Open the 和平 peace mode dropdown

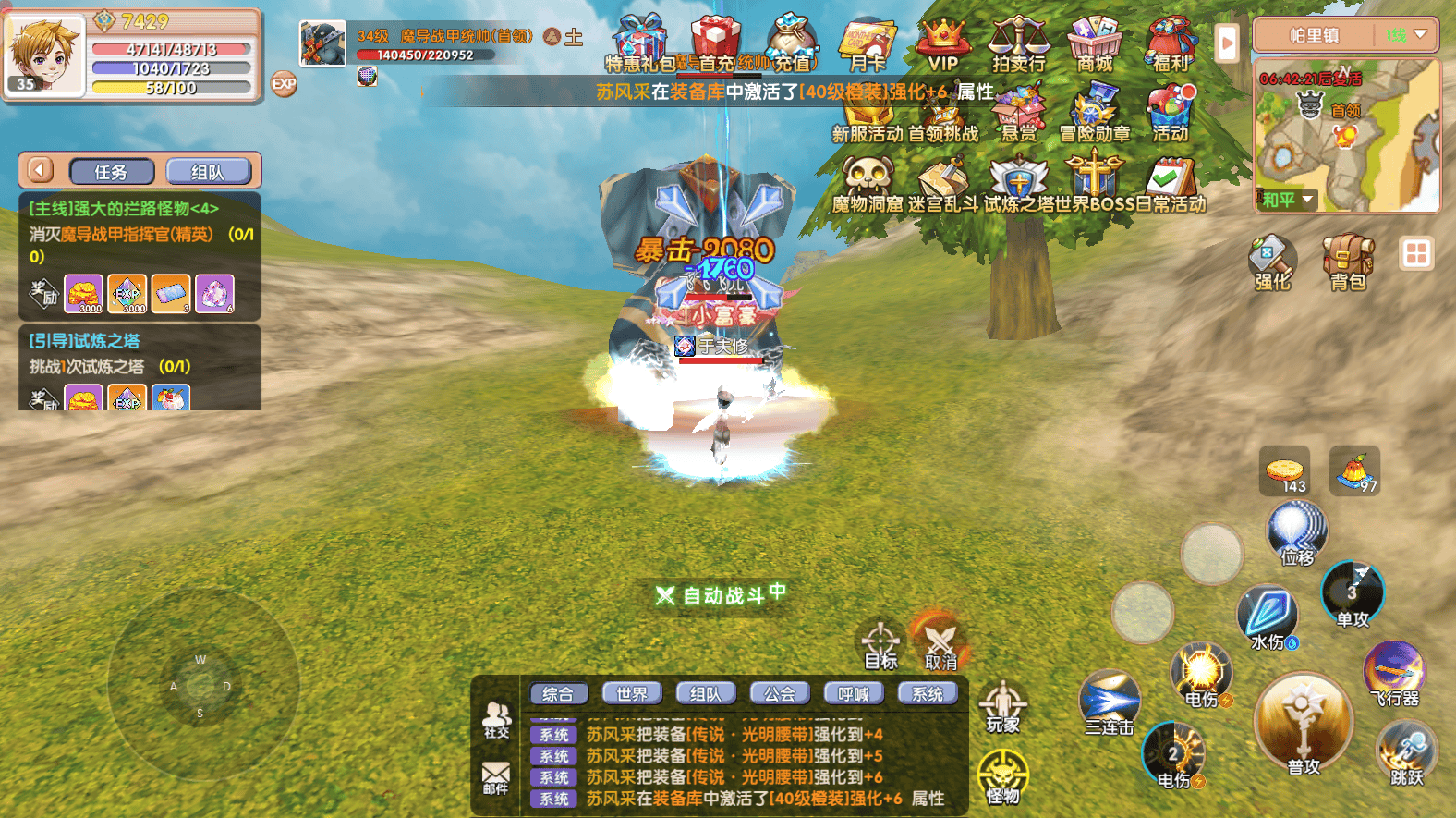click(1286, 200)
